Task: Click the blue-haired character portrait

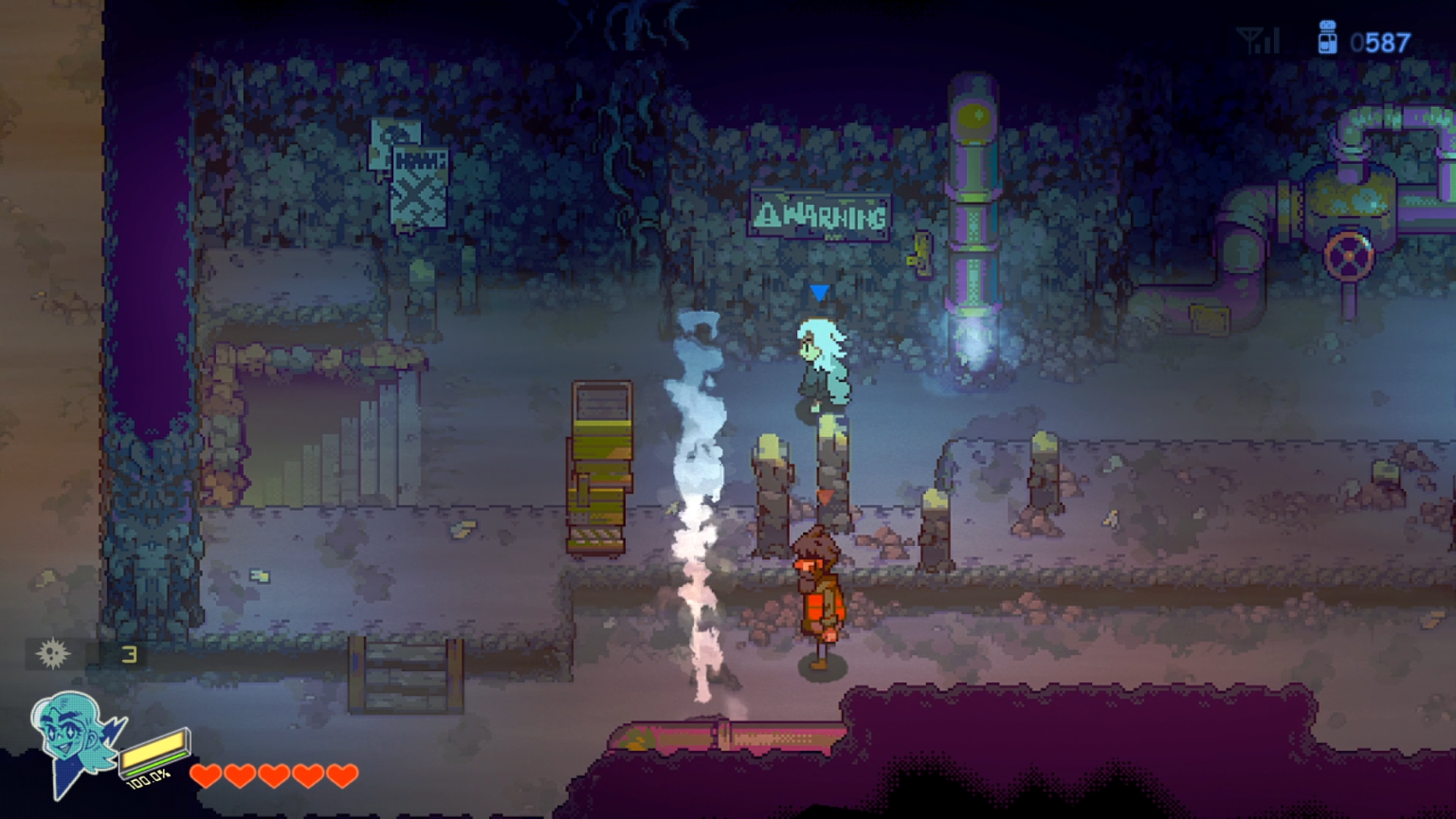Action: pos(74,738)
